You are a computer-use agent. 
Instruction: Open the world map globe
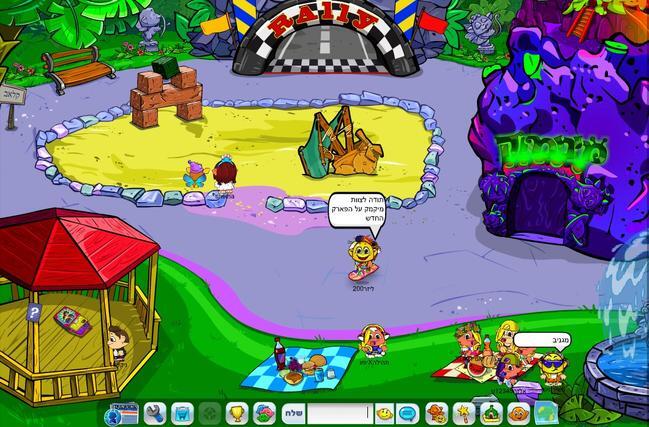[545, 412]
